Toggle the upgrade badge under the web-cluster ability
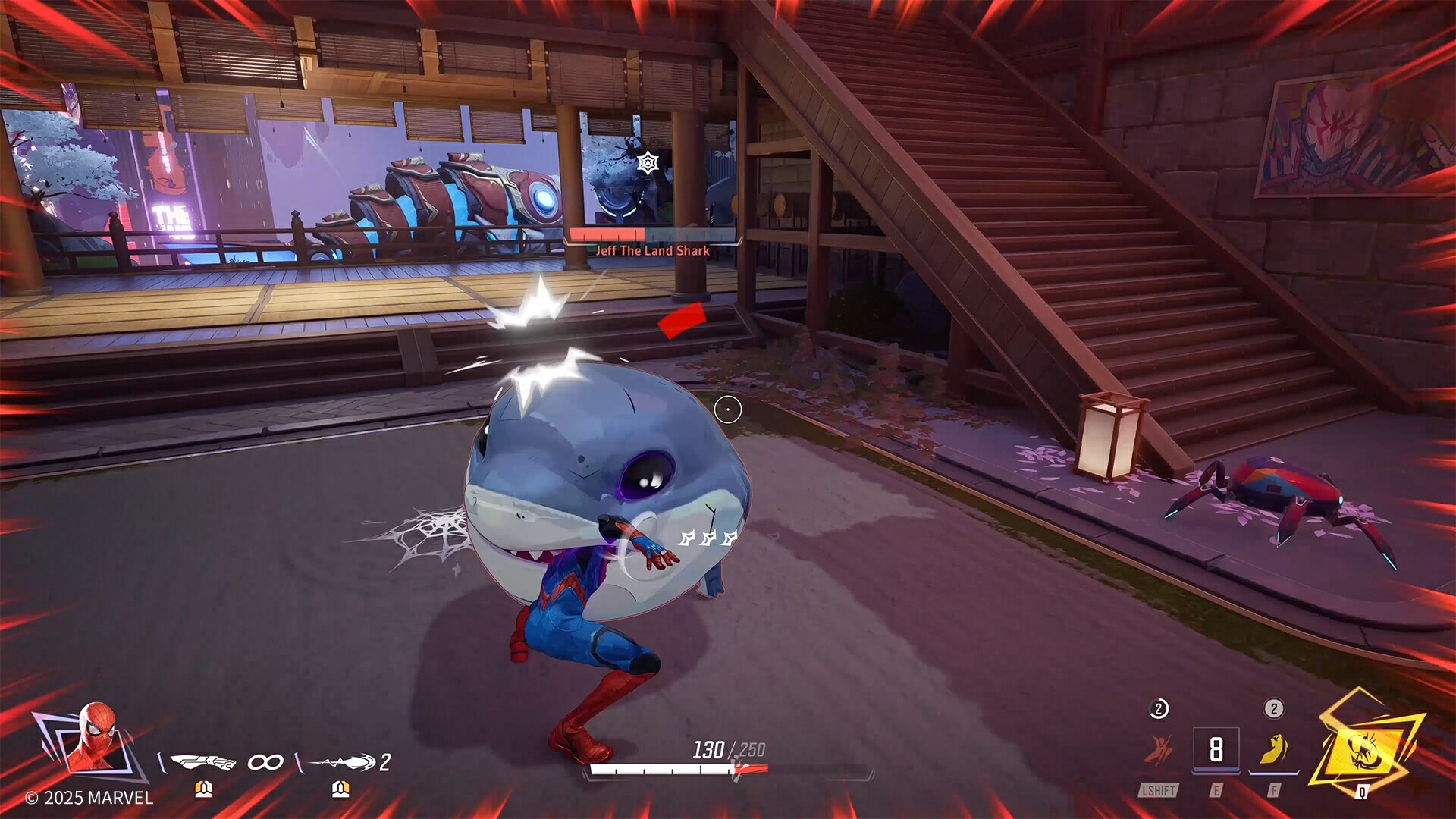 (340, 789)
